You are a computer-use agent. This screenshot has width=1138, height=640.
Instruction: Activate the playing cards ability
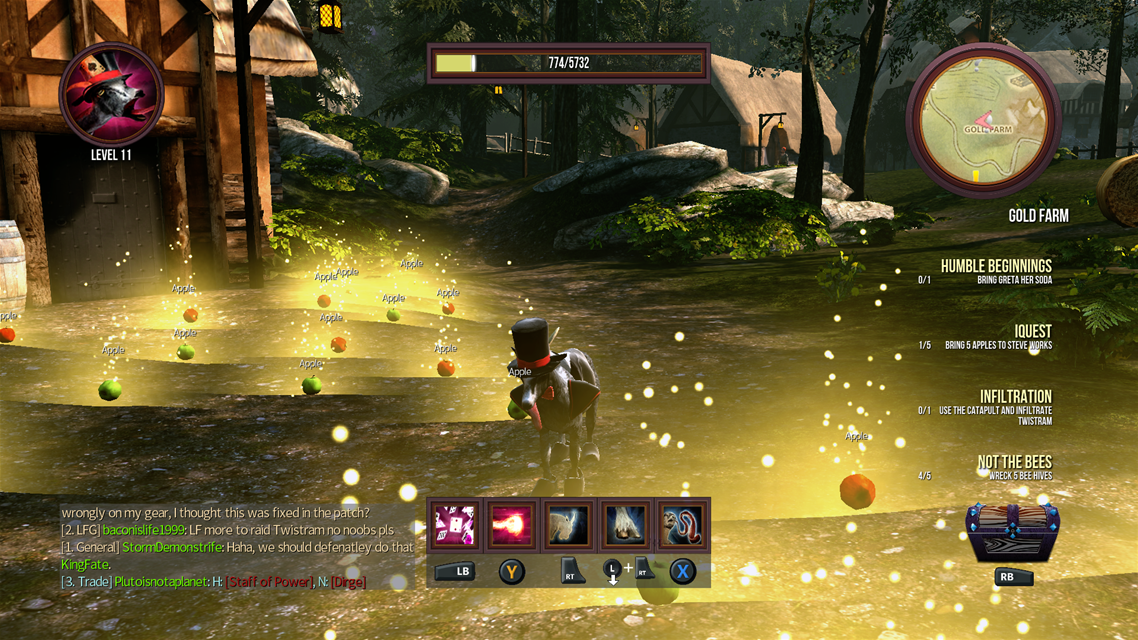pyautogui.click(x=455, y=525)
